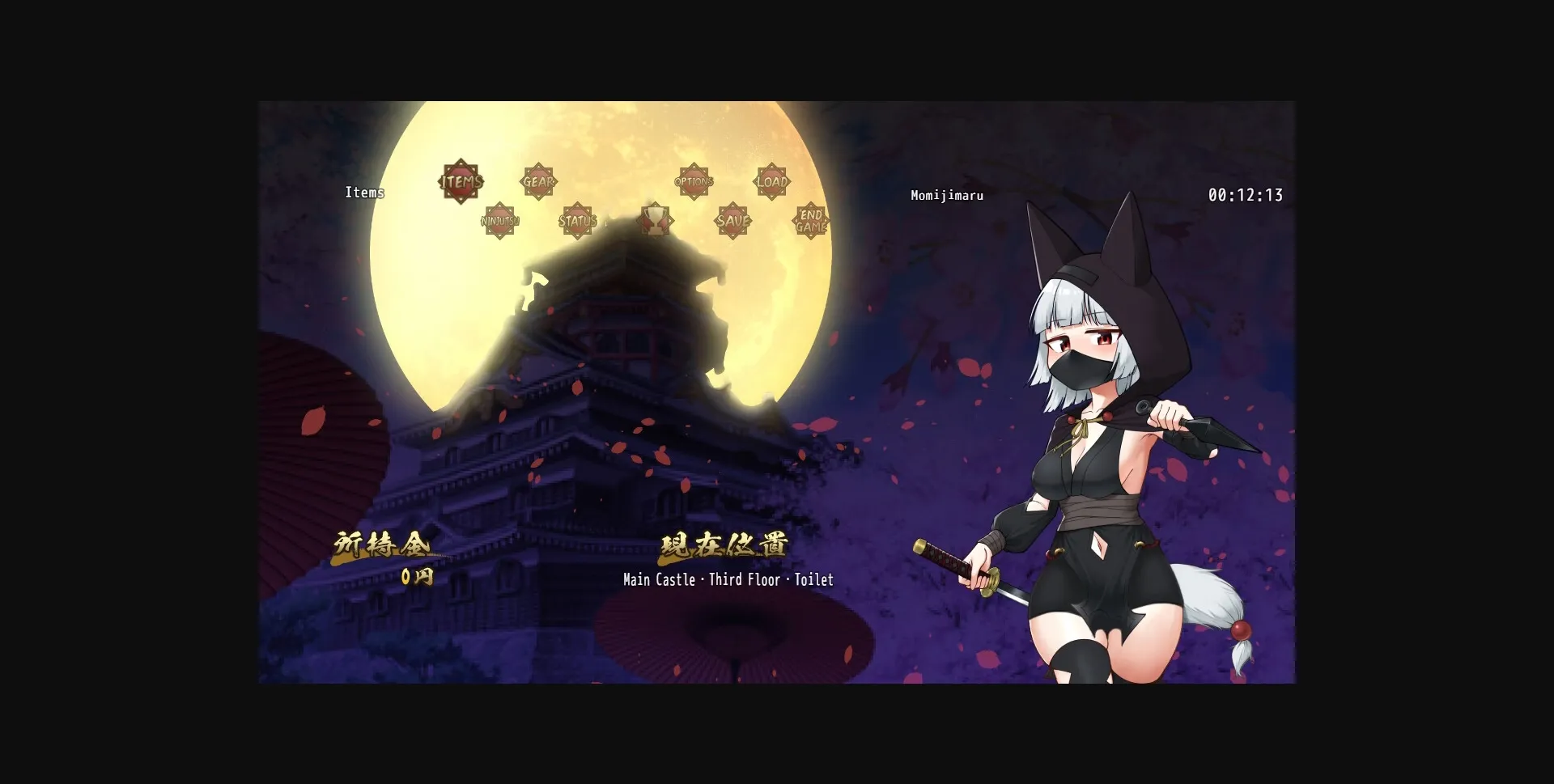This screenshot has height=784, width=1554.
Task: Click the "Items" header label
Action: click(x=365, y=193)
